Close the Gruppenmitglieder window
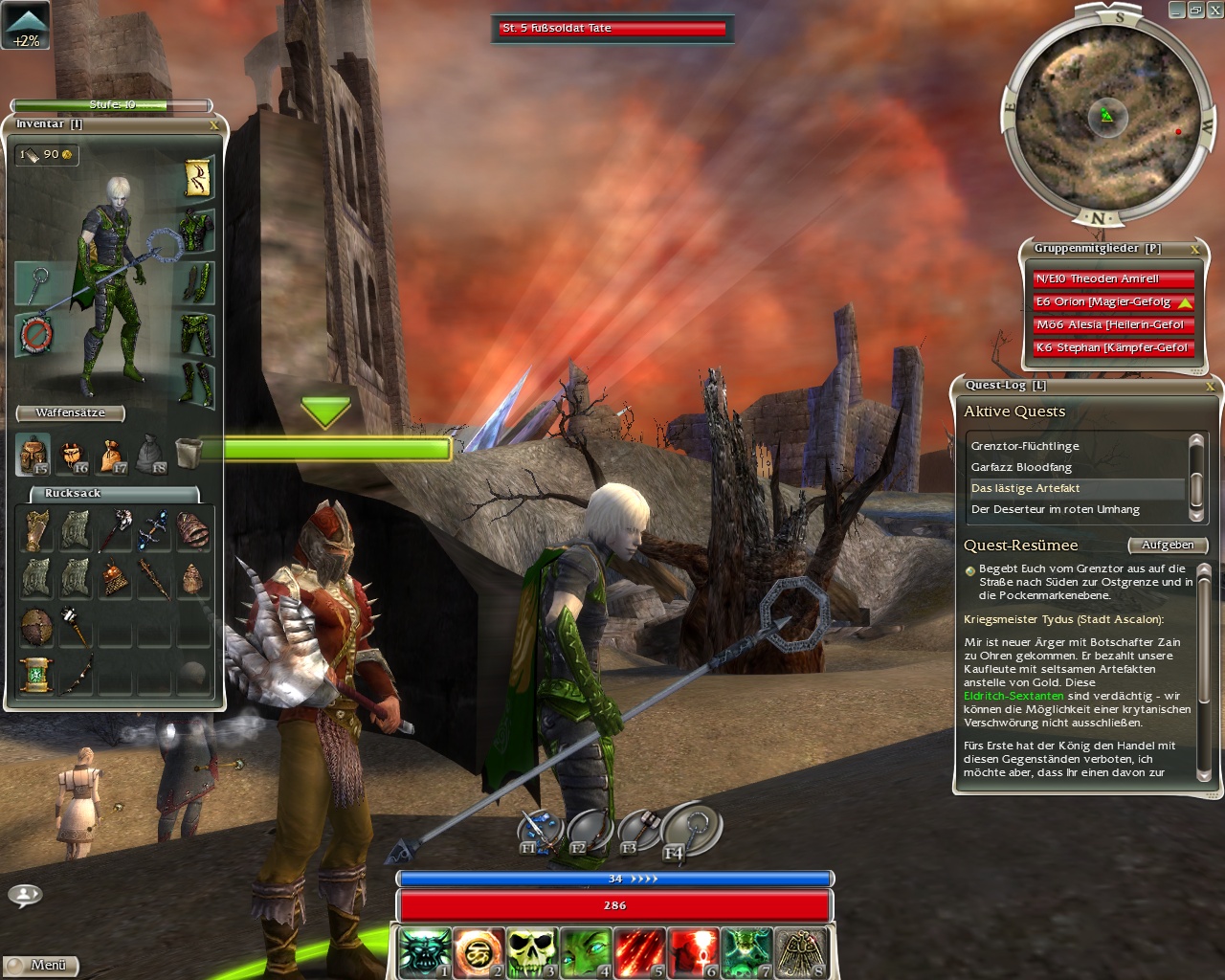The width and height of the screenshot is (1225, 980). [1194, 250]
